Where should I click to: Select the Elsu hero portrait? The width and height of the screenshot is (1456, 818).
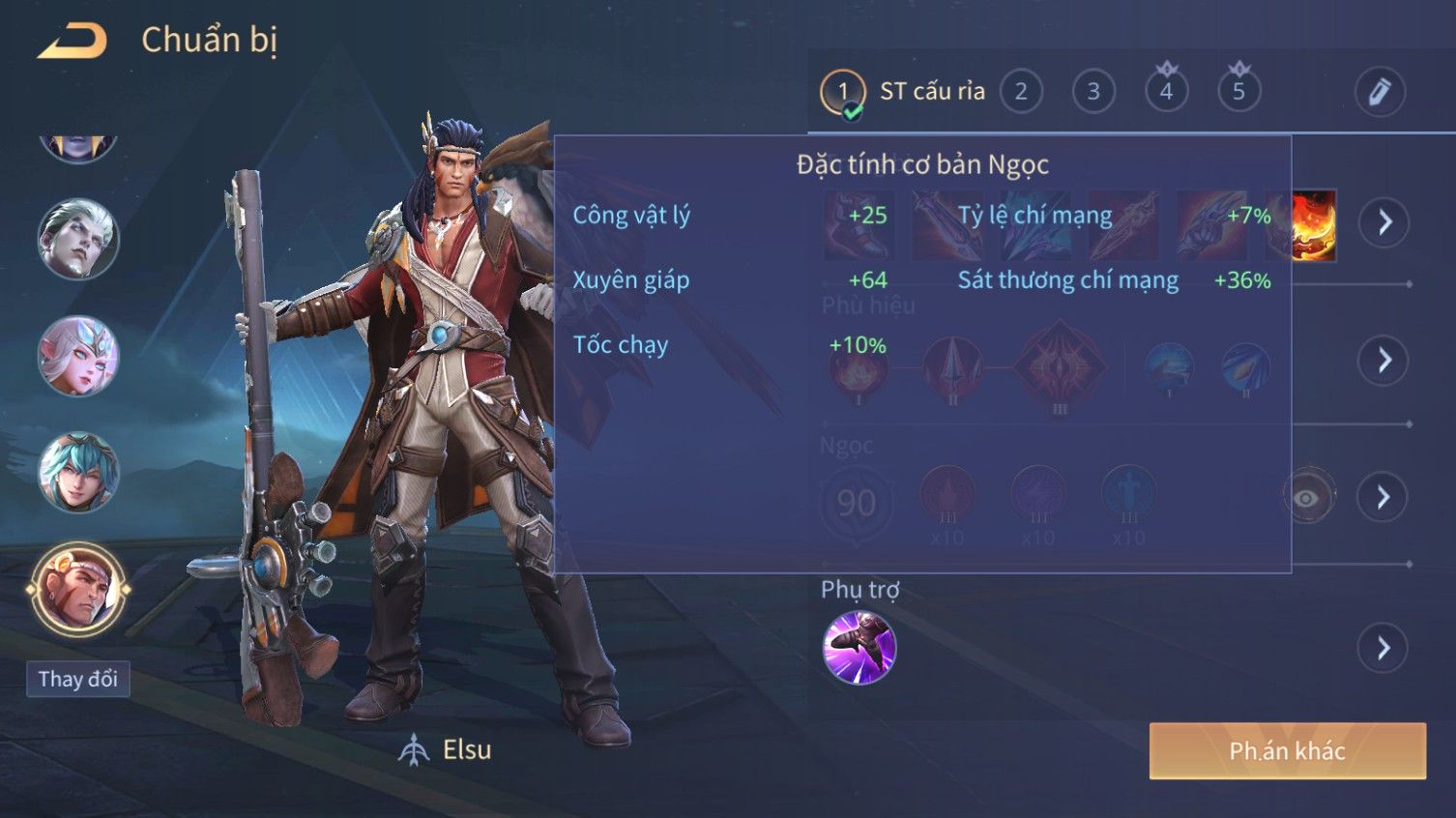77,587
